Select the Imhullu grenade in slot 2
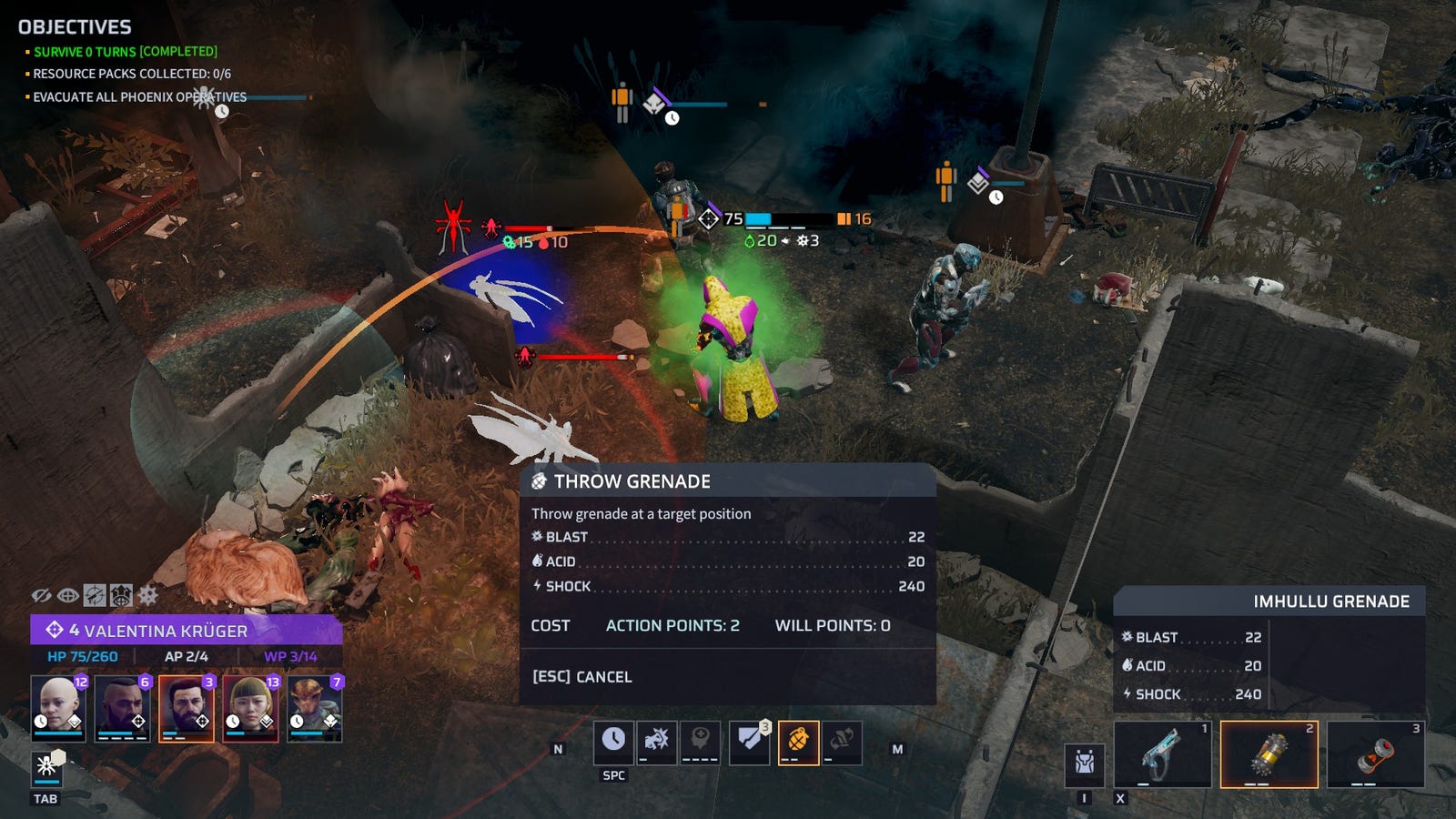 1269,754
